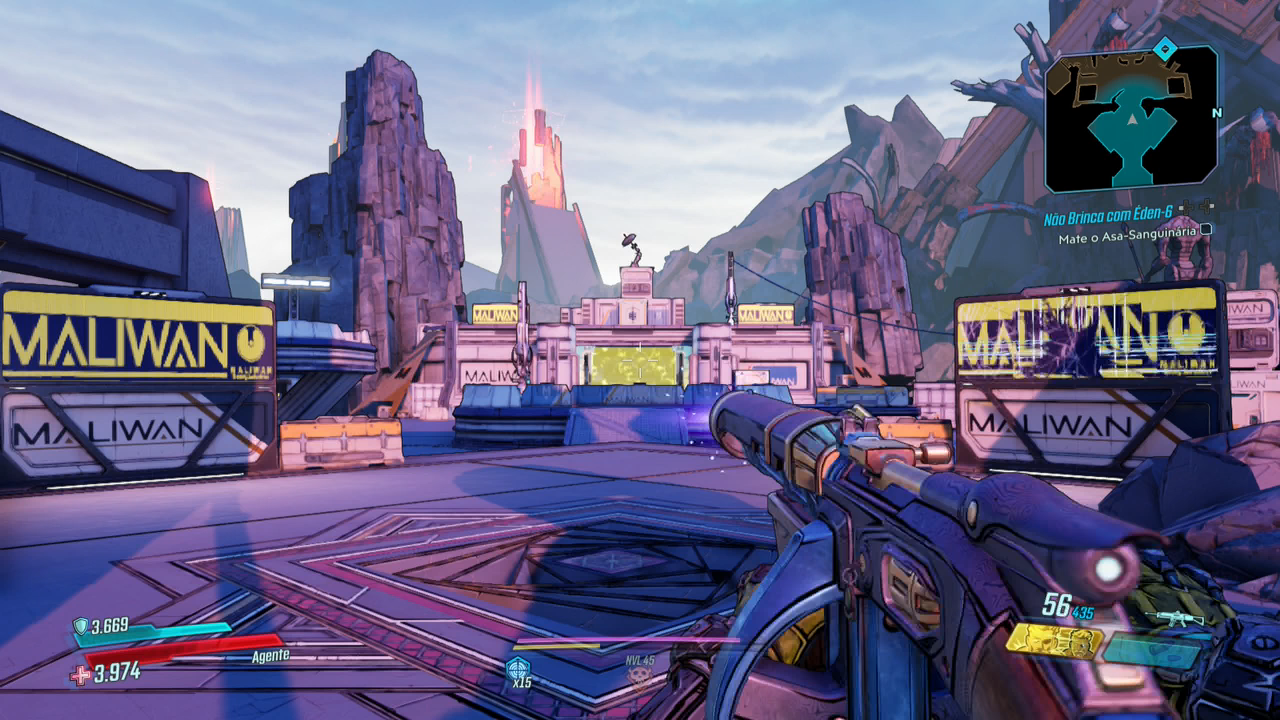The image size is (1280, 720).
Task: Click the shield icon beside 3.669
Action: click(81, 626)
